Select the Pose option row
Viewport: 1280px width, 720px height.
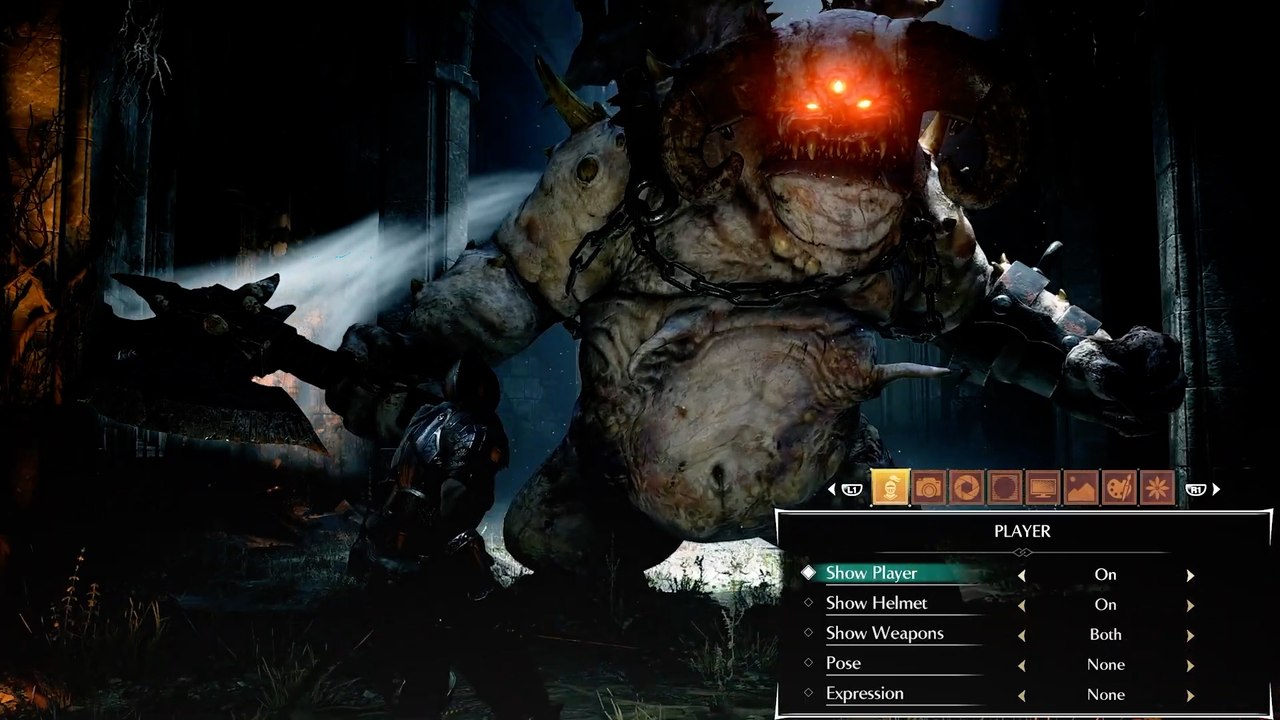click(x=843, y=663)
